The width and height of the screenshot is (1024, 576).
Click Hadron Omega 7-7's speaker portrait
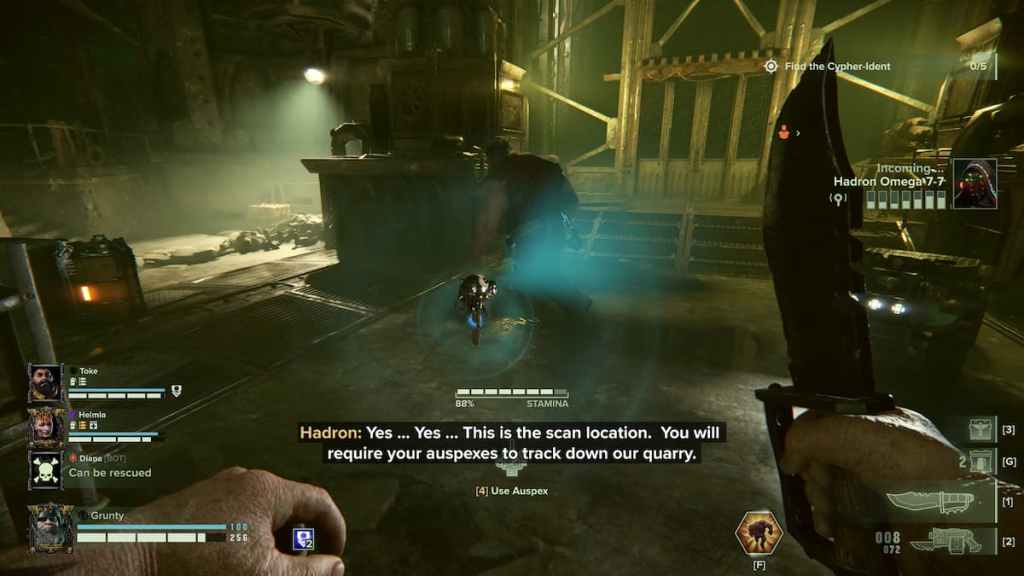tap(974, 183)
